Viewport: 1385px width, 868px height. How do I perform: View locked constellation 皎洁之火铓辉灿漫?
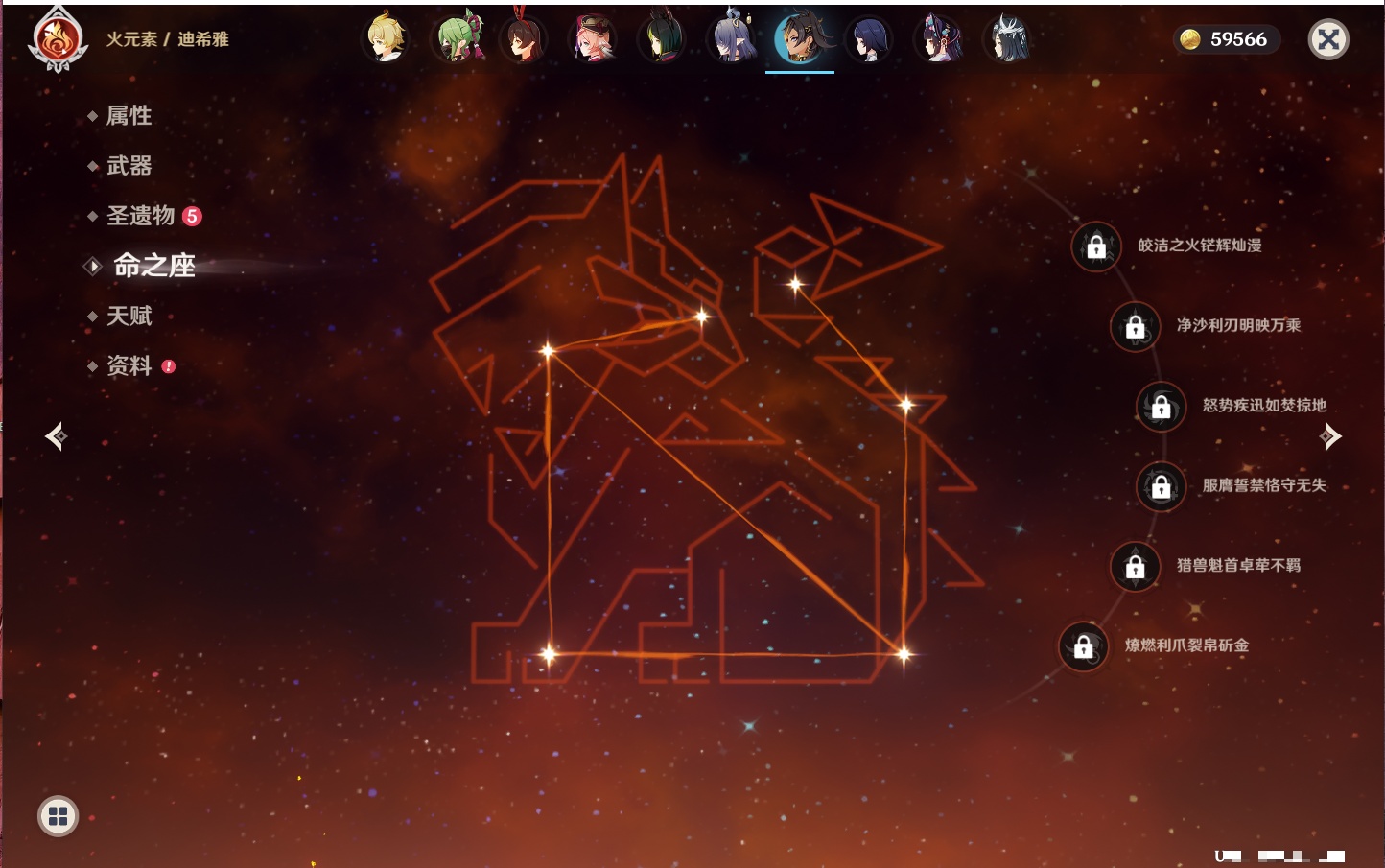pos(1096,246)
